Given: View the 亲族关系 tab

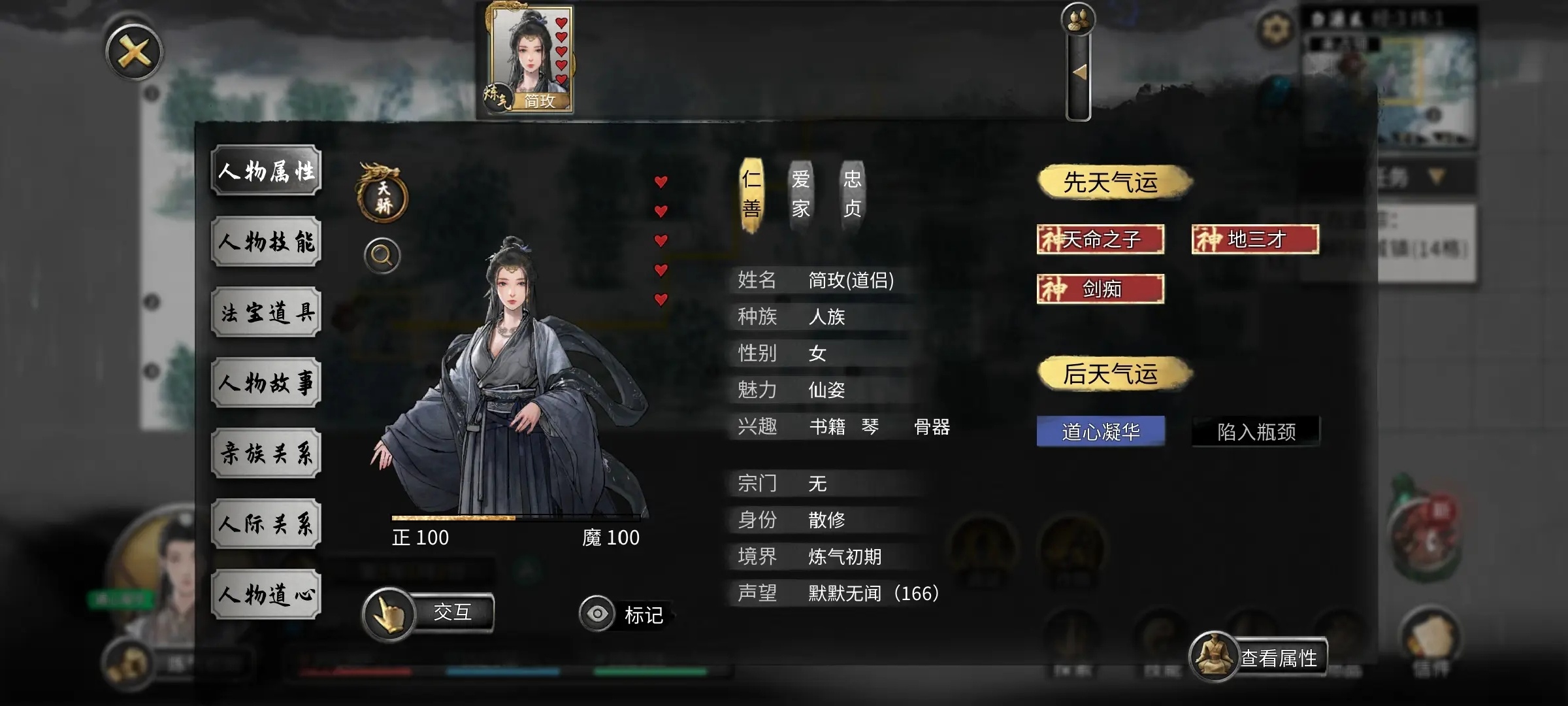Looking at the screenshot, I should tap(267, 454).
